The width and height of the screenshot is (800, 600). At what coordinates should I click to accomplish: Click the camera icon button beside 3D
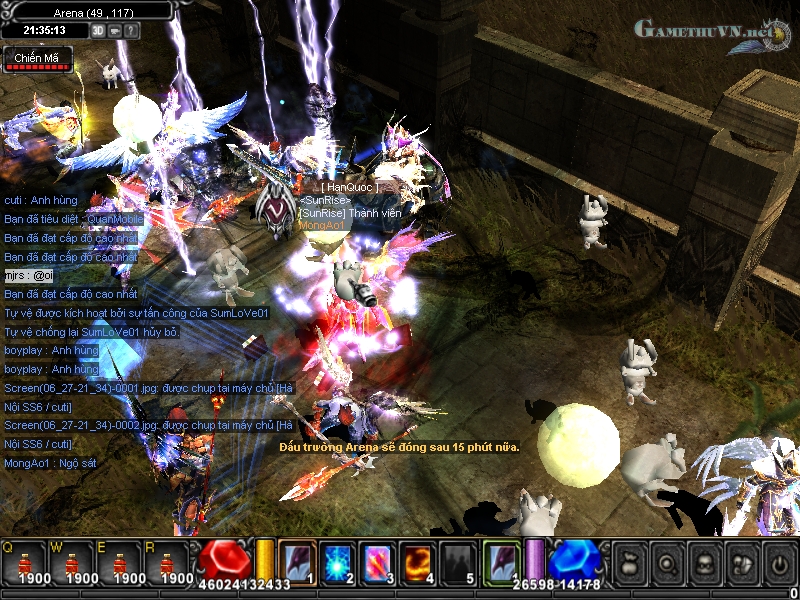[115, 30]
